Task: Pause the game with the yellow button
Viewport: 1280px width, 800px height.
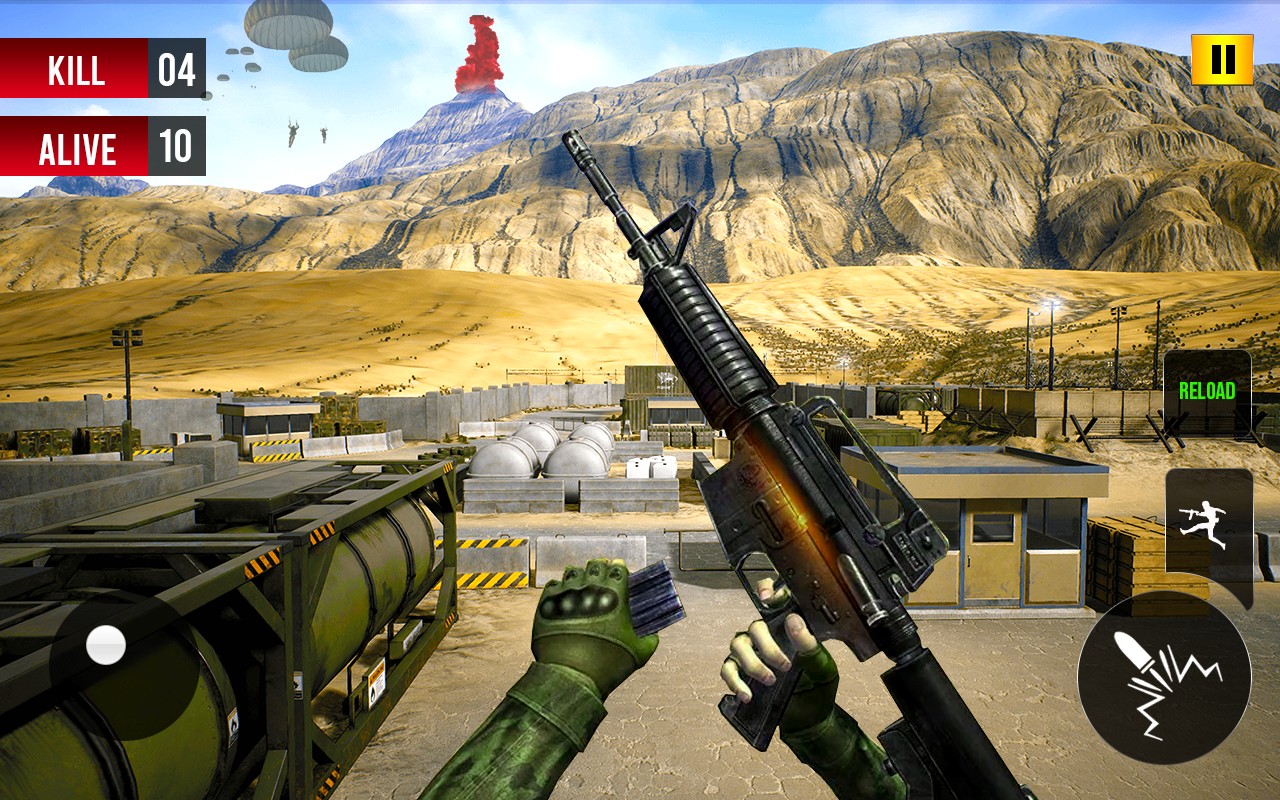Action: pyautogui.click(x=1222, y=60)
